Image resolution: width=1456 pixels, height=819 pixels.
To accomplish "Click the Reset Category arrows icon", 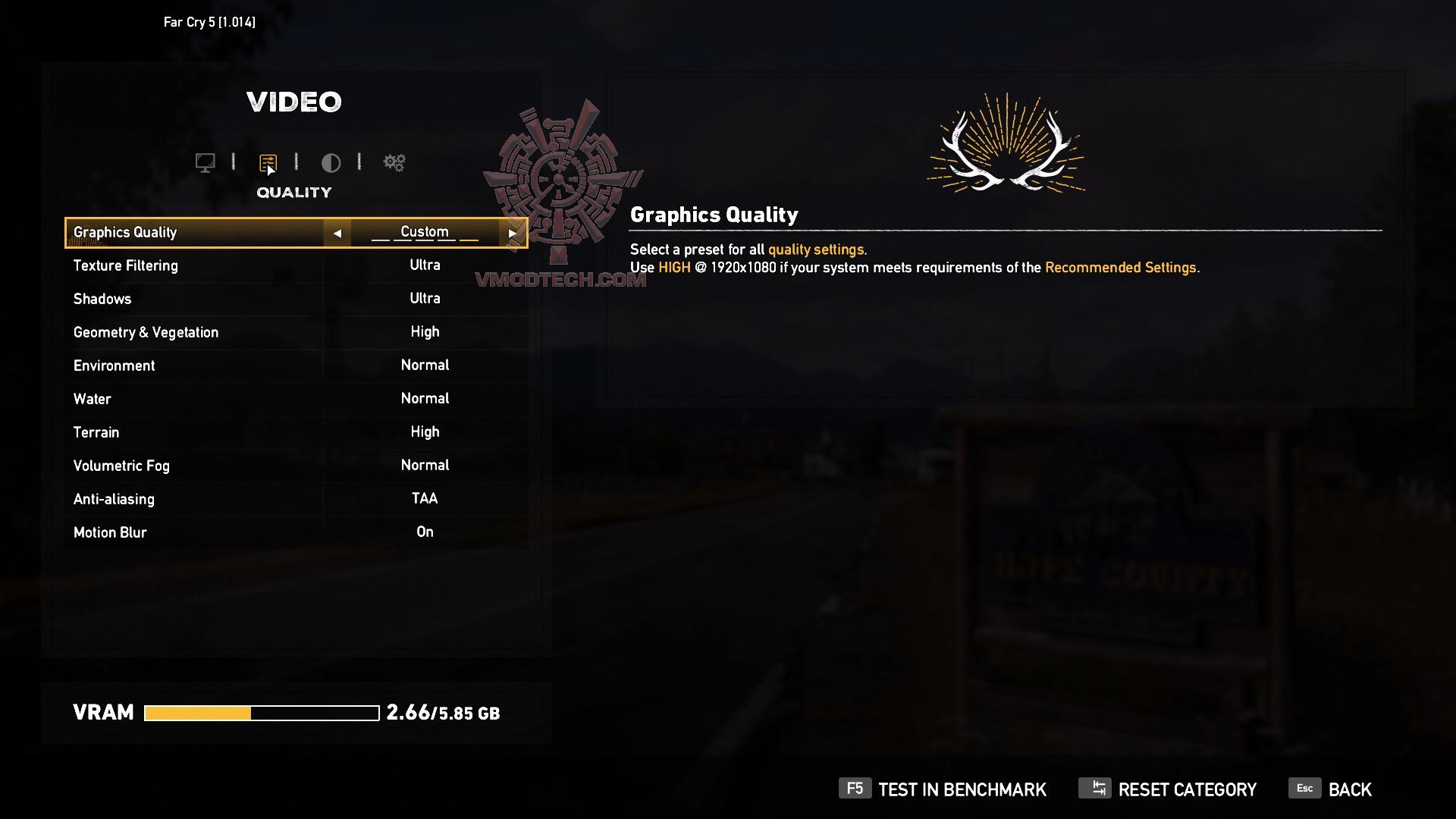I will pos(1094,789).
